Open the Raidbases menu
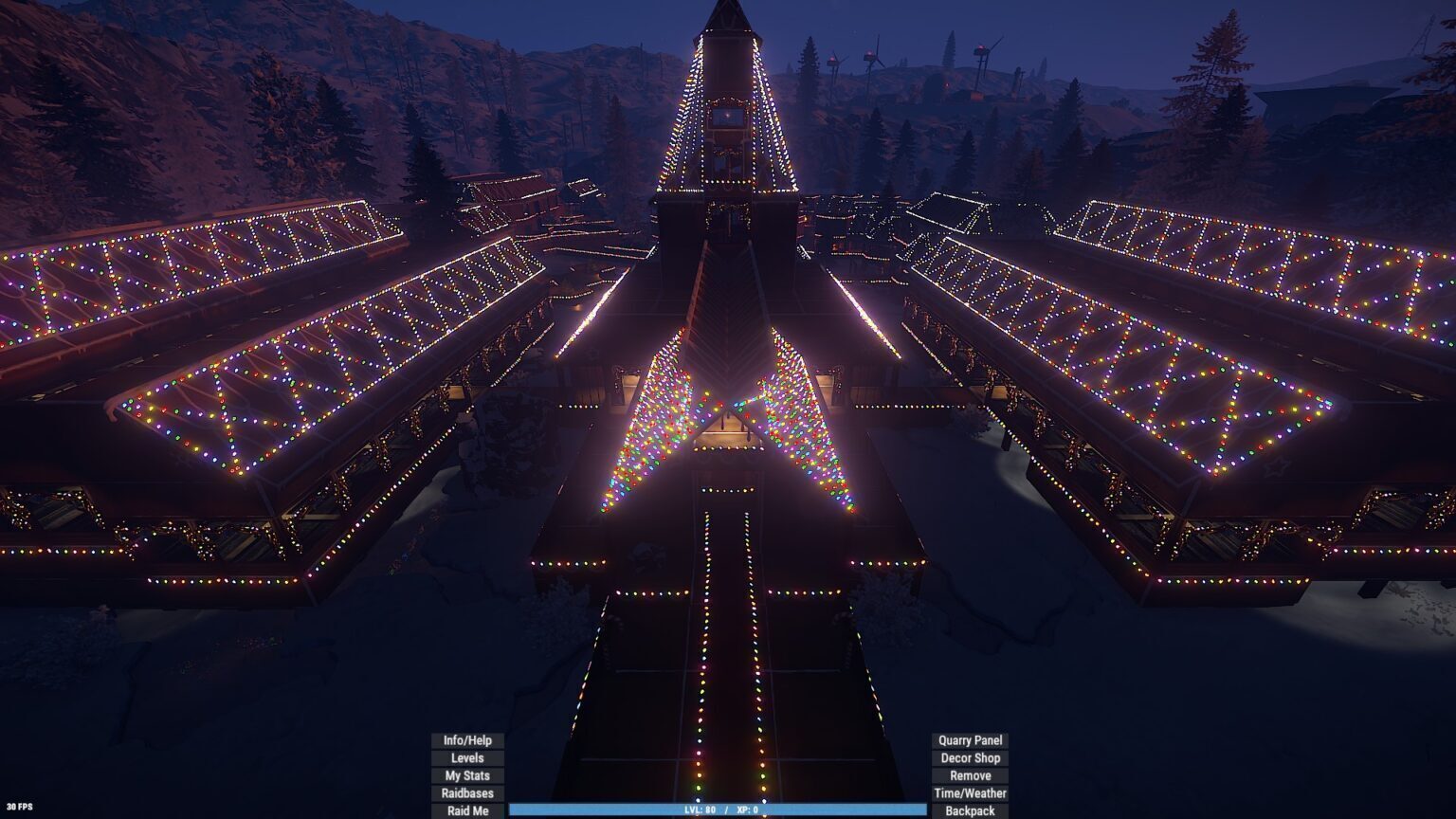This screenshot has width=1456, height=819. pyautogui.click(x=467, y=793)
